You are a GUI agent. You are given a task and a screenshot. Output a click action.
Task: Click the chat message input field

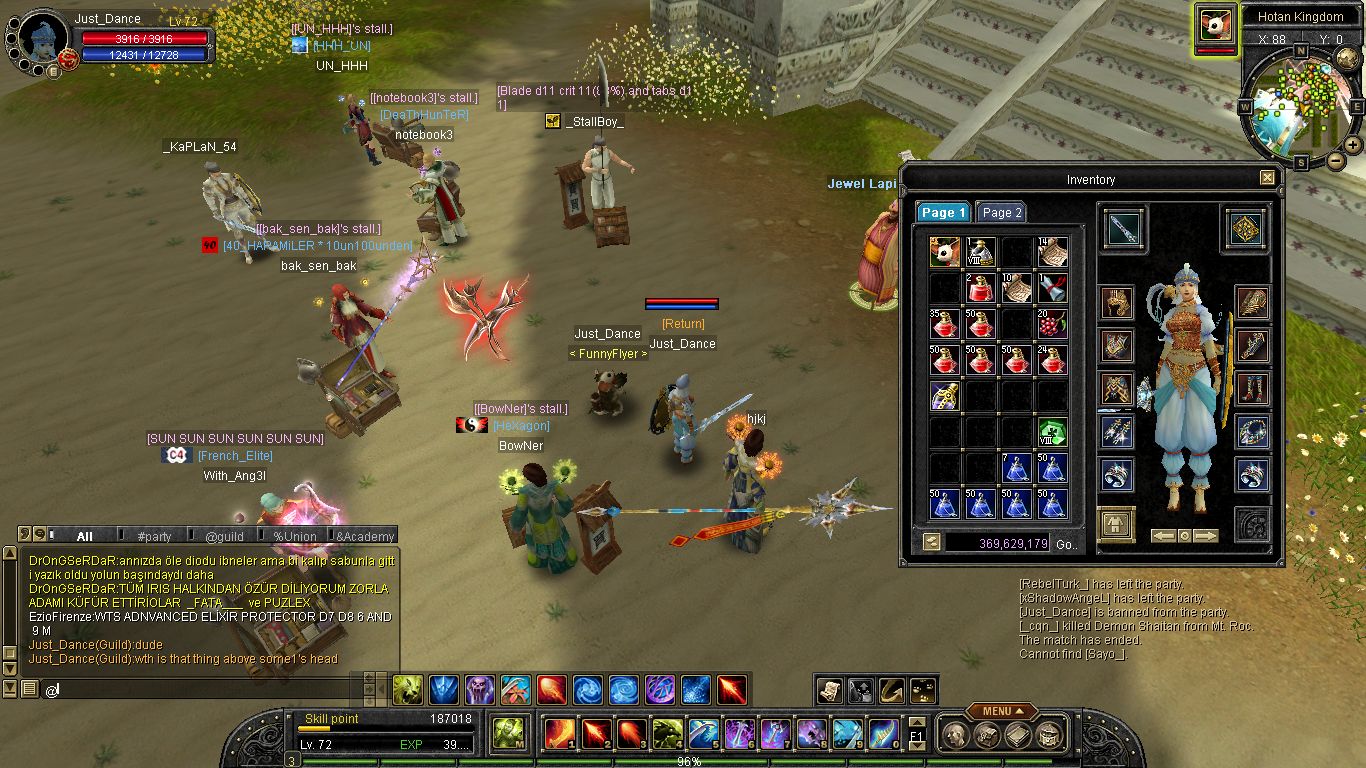[x=200, y=689]
